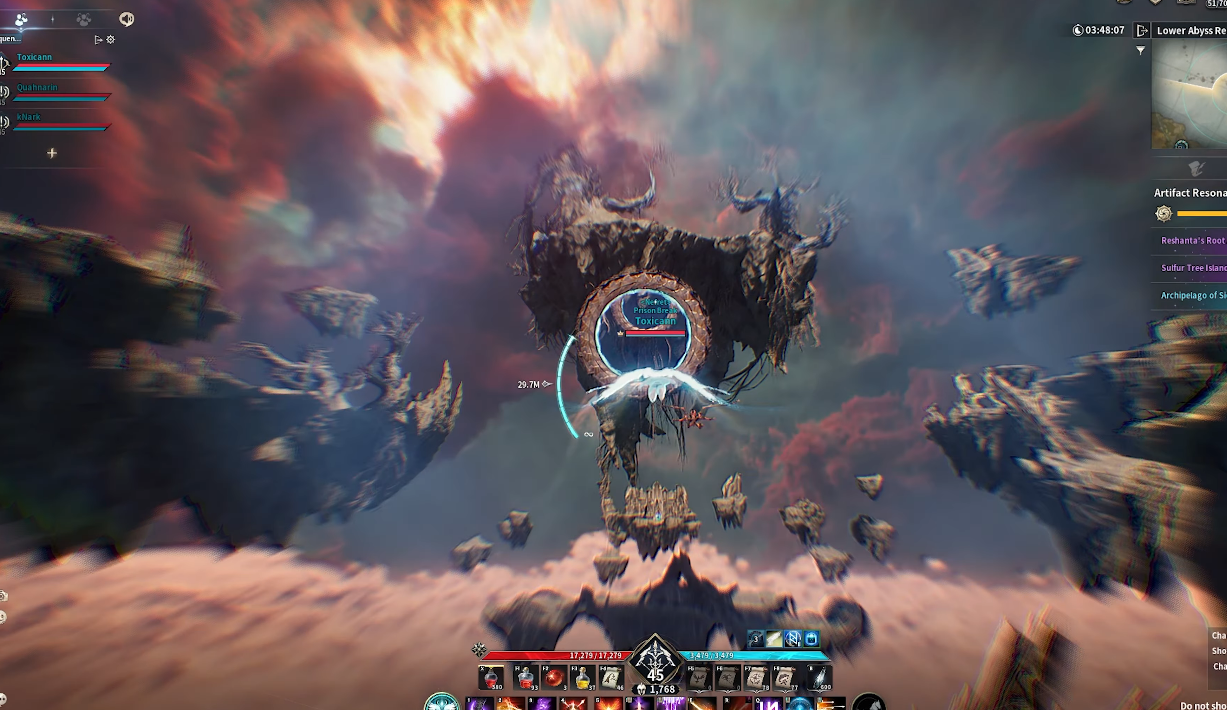The height and width of the screenshot is (710, 1227).
Task: Toggle voice chat speaker icon
Action: [126, 19]
